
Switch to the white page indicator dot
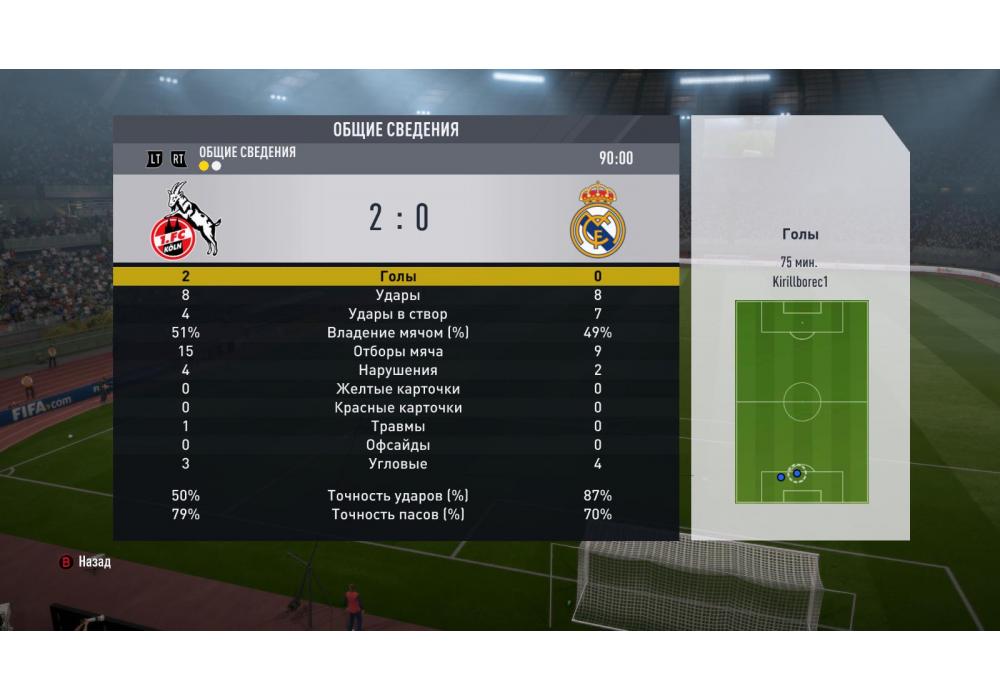[216, 166]
